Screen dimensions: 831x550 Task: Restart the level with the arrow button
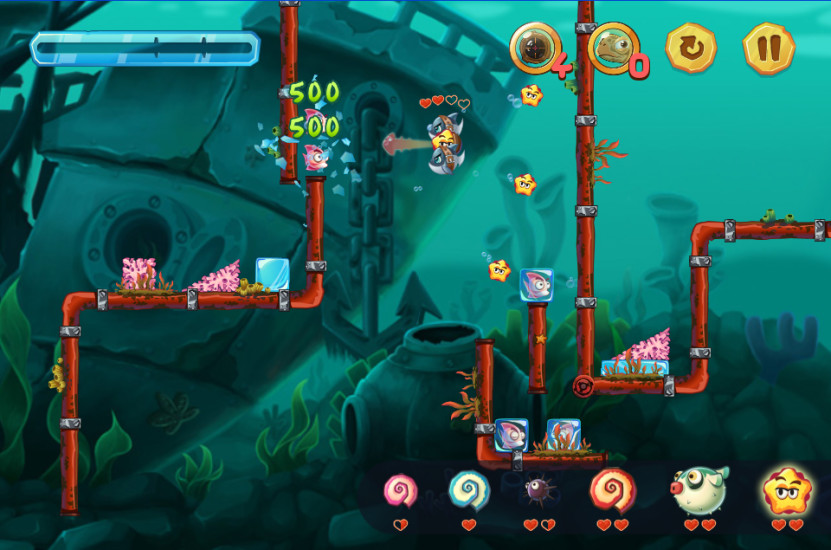tap(692, 46)
